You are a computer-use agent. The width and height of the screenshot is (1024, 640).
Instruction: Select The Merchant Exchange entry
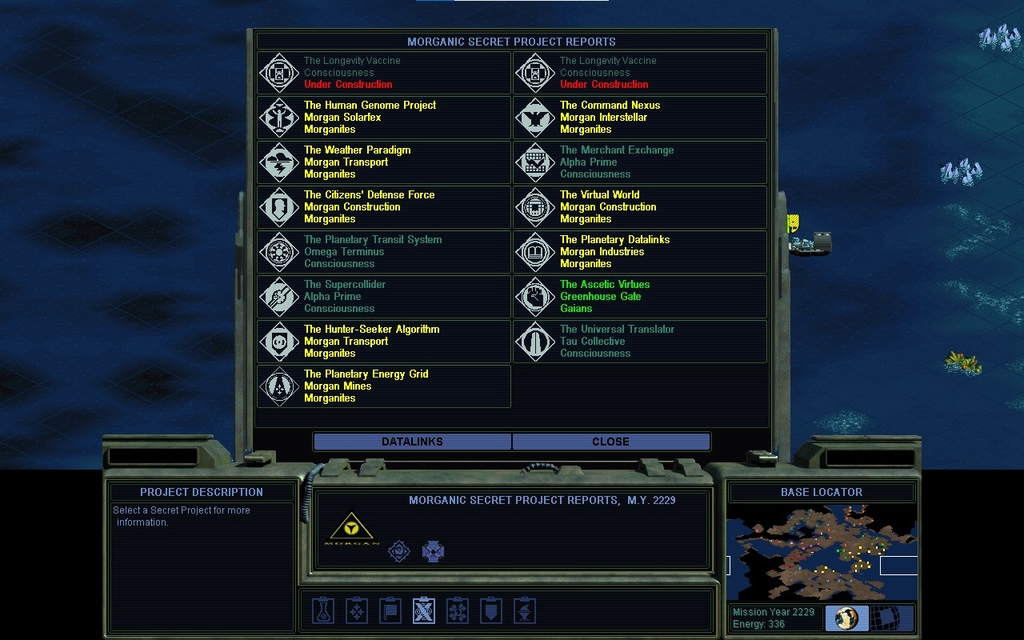[640, 162]
